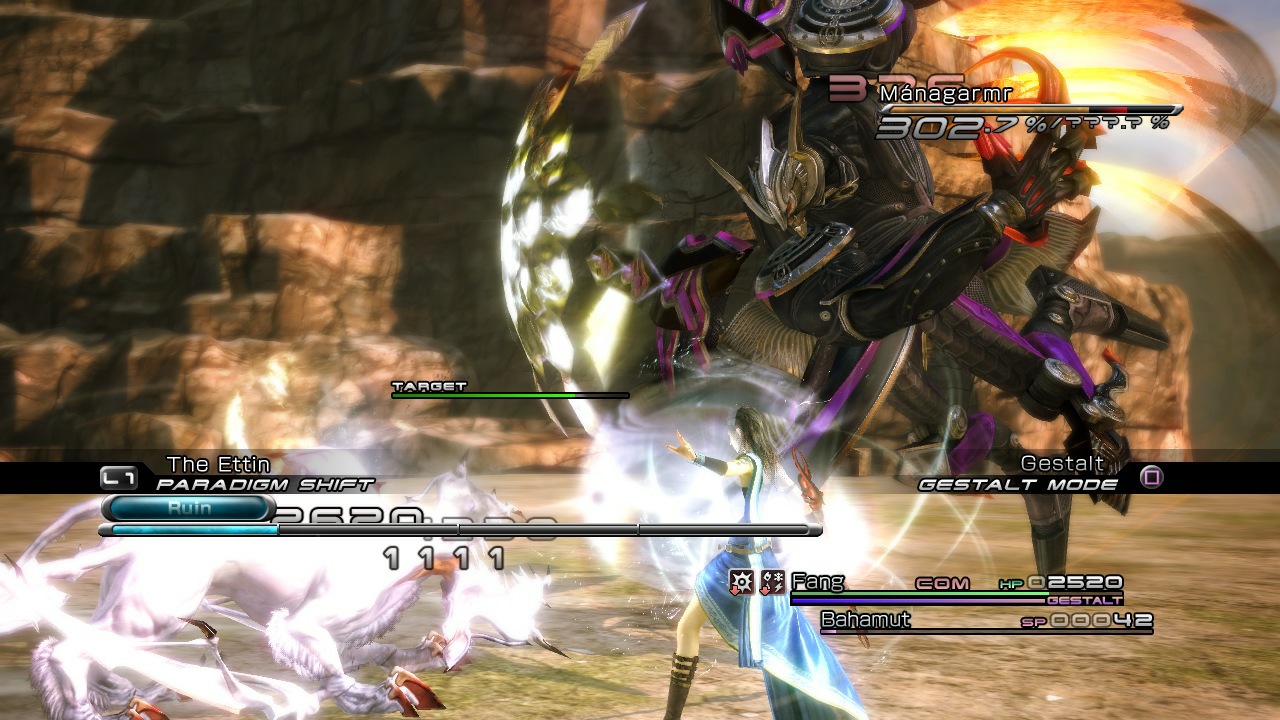Expand The Ettin paradigm name banner
The width and height of the screenshot is (1280, 720).
tap(218, 463)
